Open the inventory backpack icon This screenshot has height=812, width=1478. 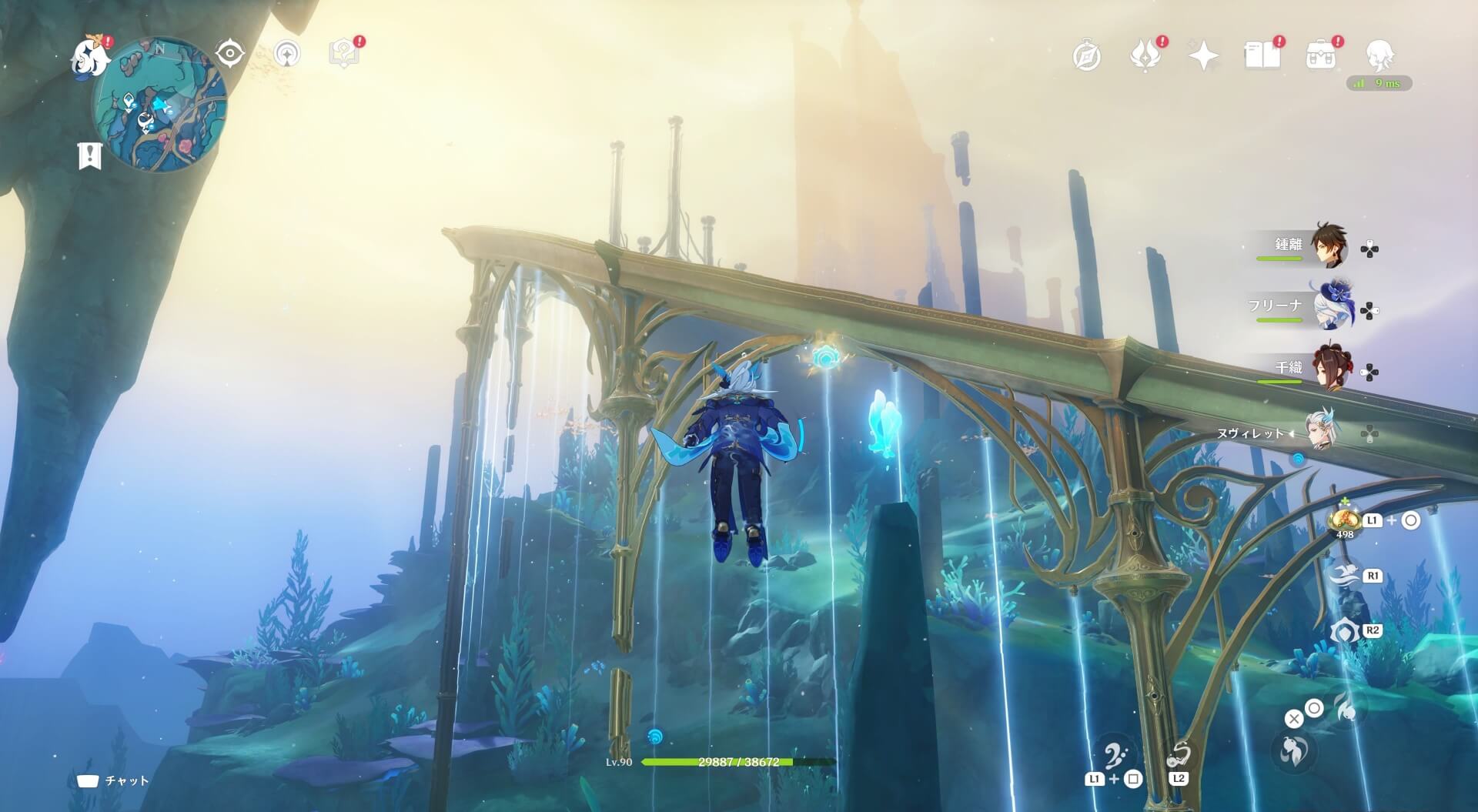coord(1320,55)
